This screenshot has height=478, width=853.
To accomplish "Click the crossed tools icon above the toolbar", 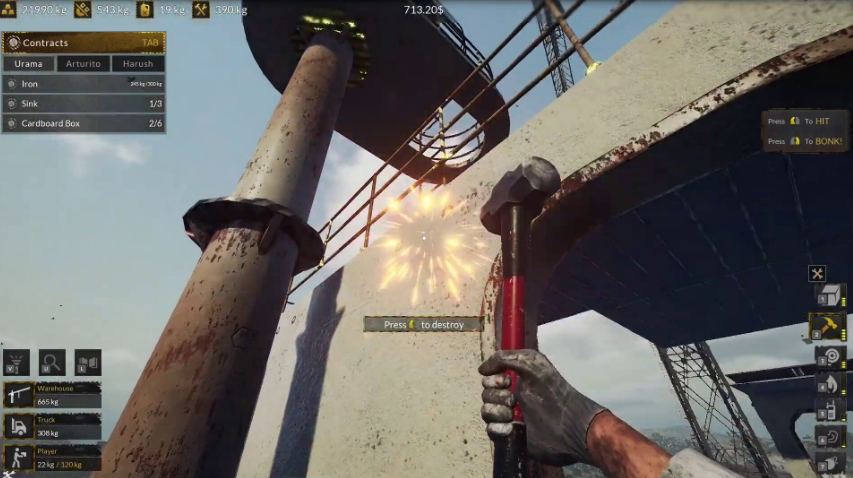I will point(817,273).
